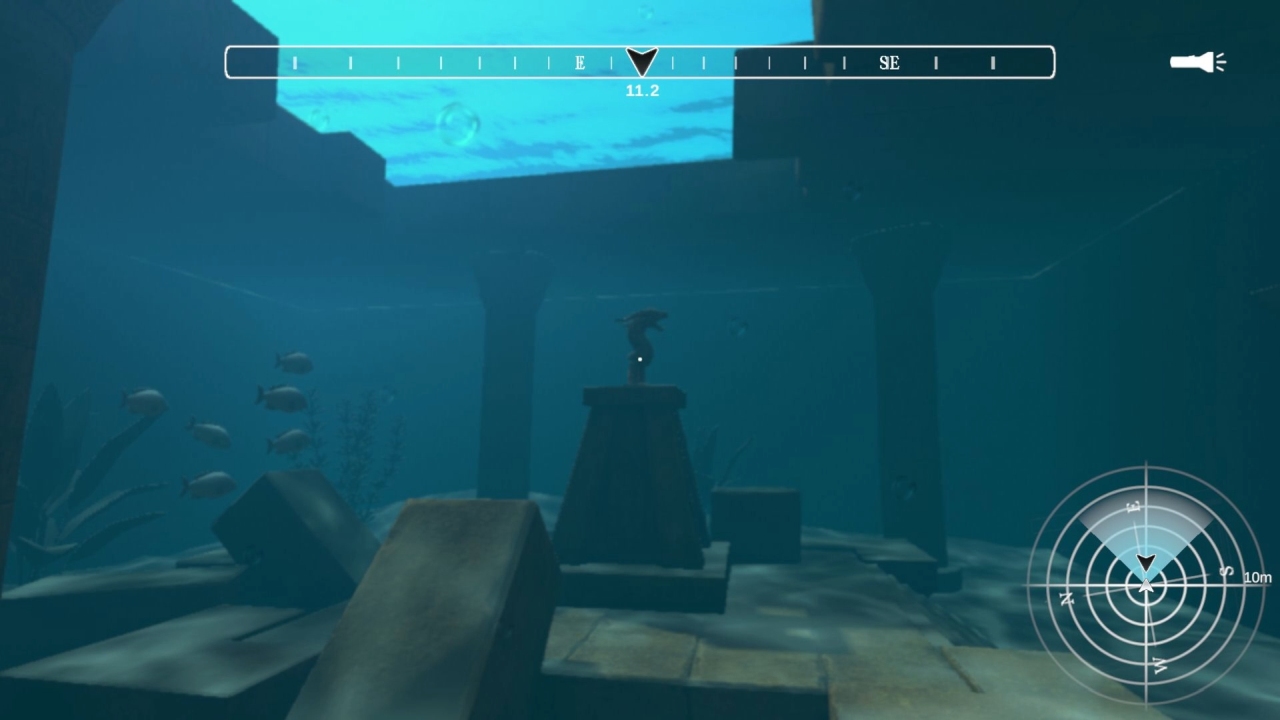Click the flashlight beam rays
Image resolution: width=1280 pixels, height=720 pixels.
(x=1221, y=62)
